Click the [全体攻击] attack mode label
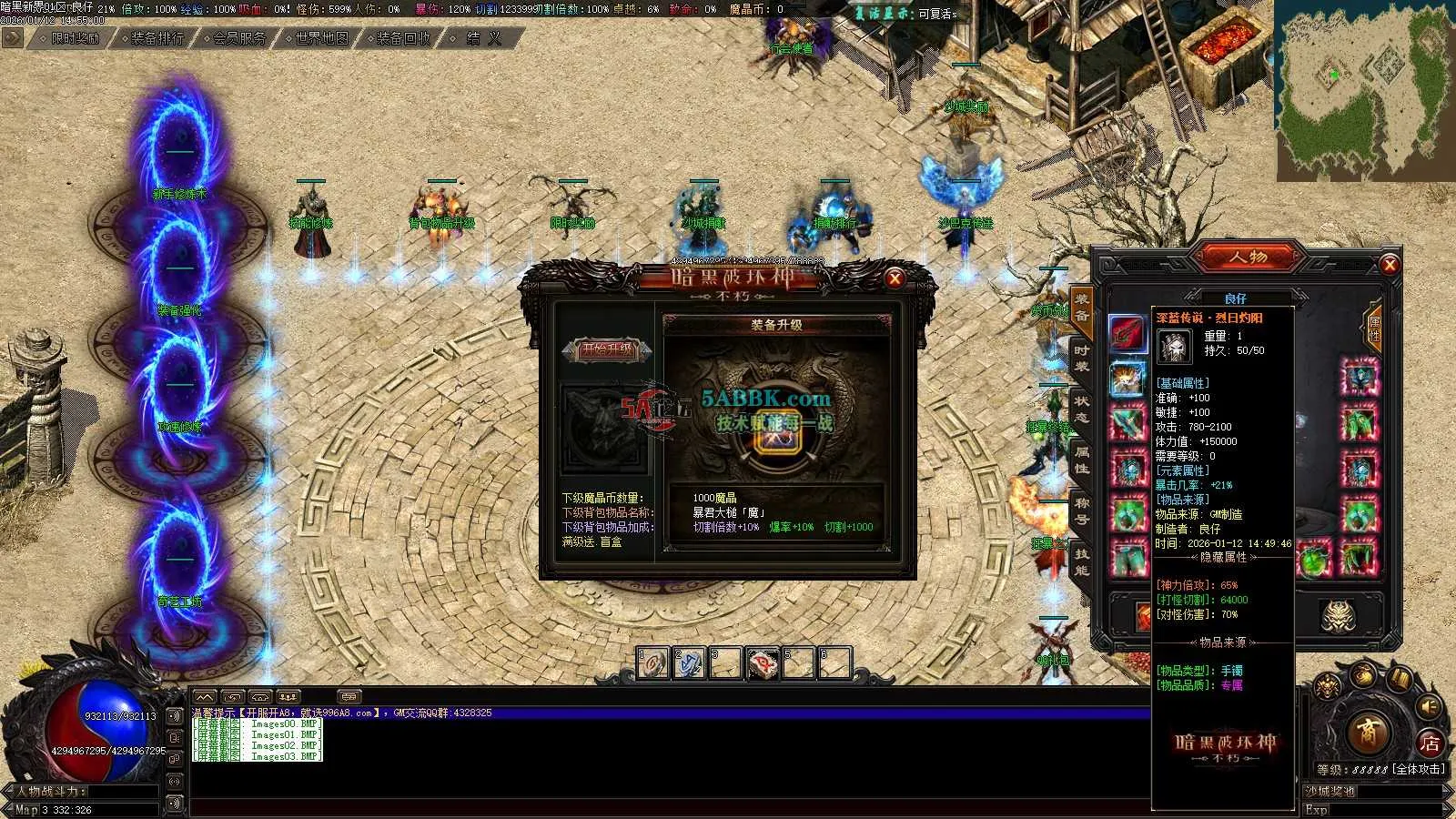 (1419, 769)
